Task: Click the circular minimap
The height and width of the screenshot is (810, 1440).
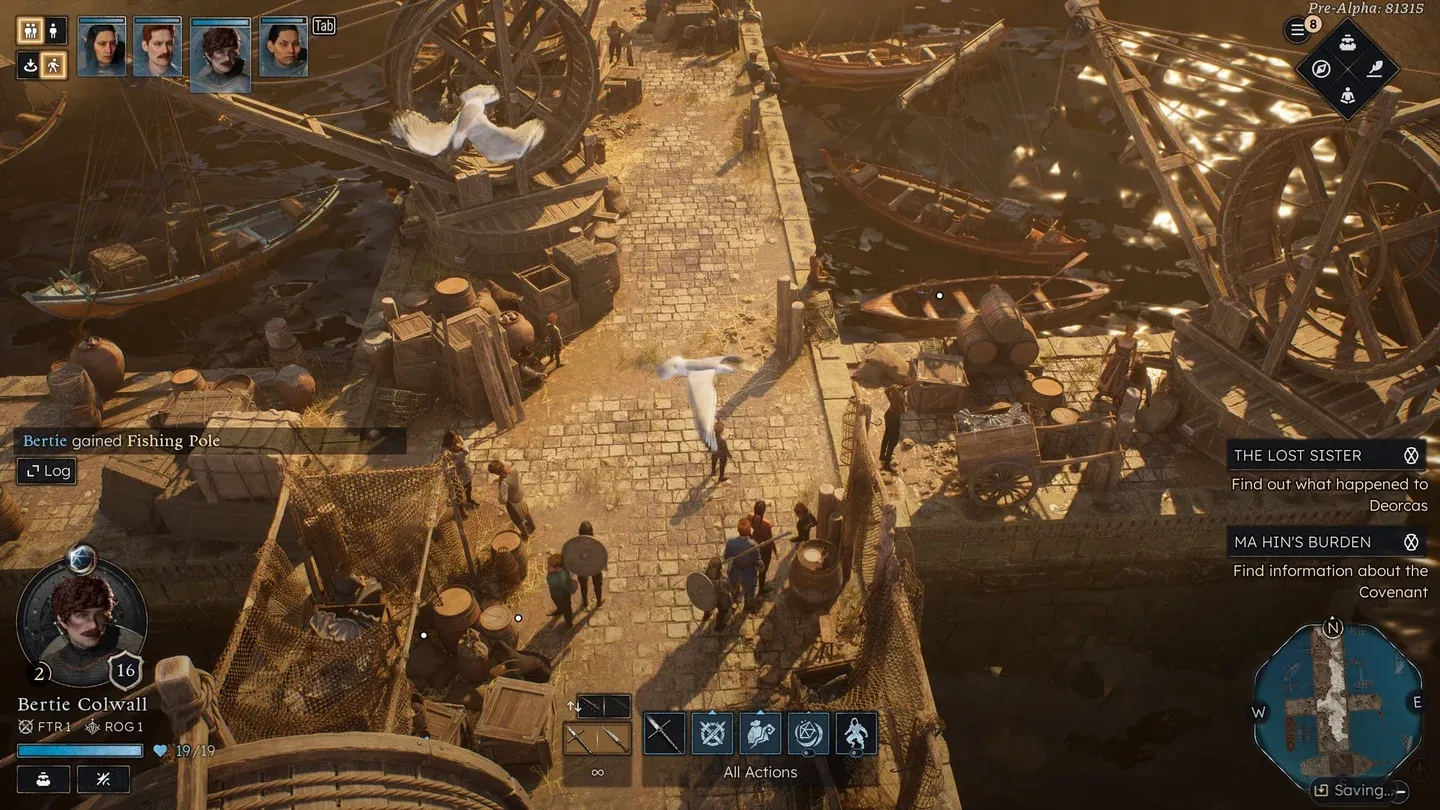Action: click(1337, 703)
